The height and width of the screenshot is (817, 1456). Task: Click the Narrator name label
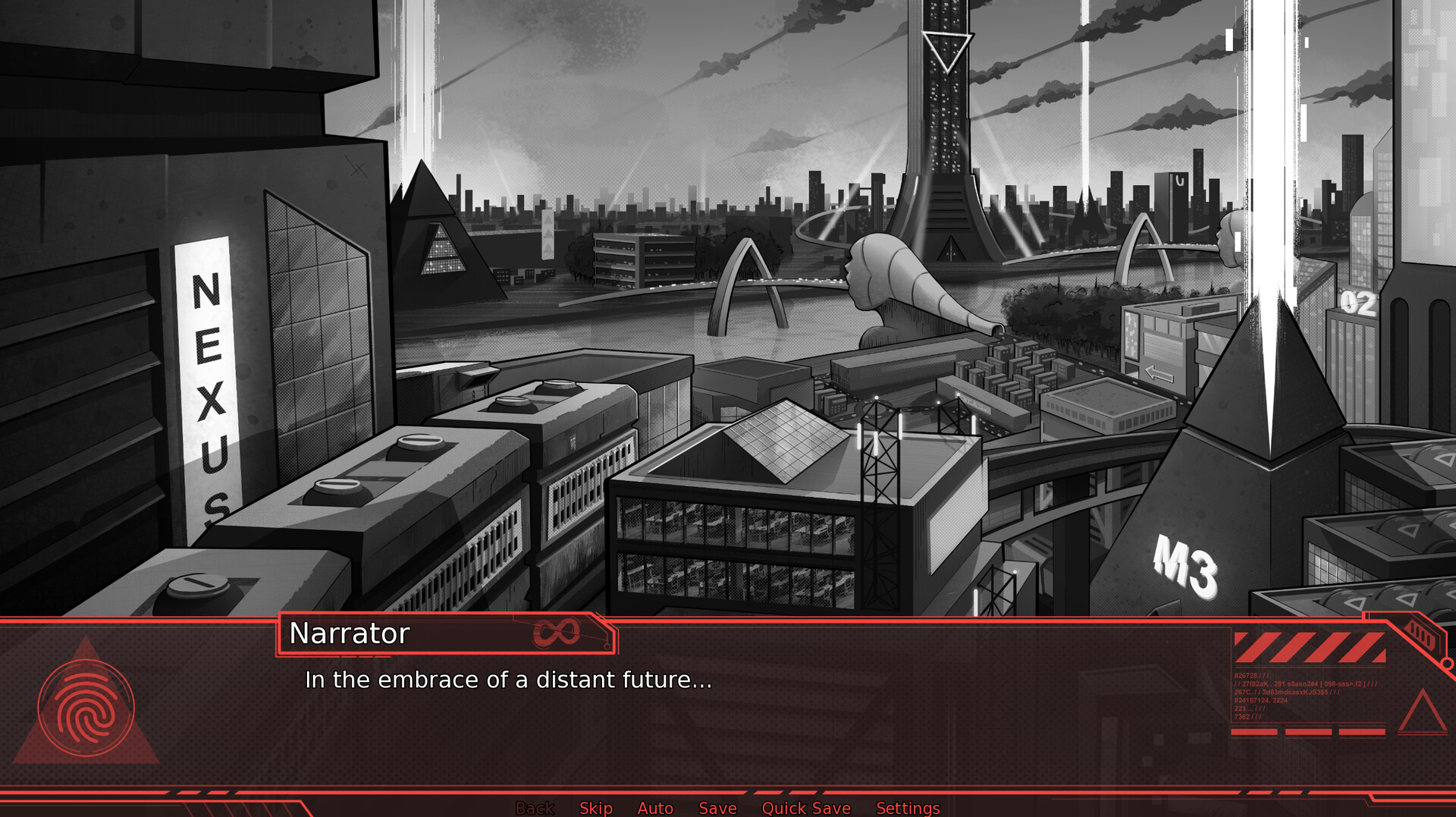tap(349, 633)
